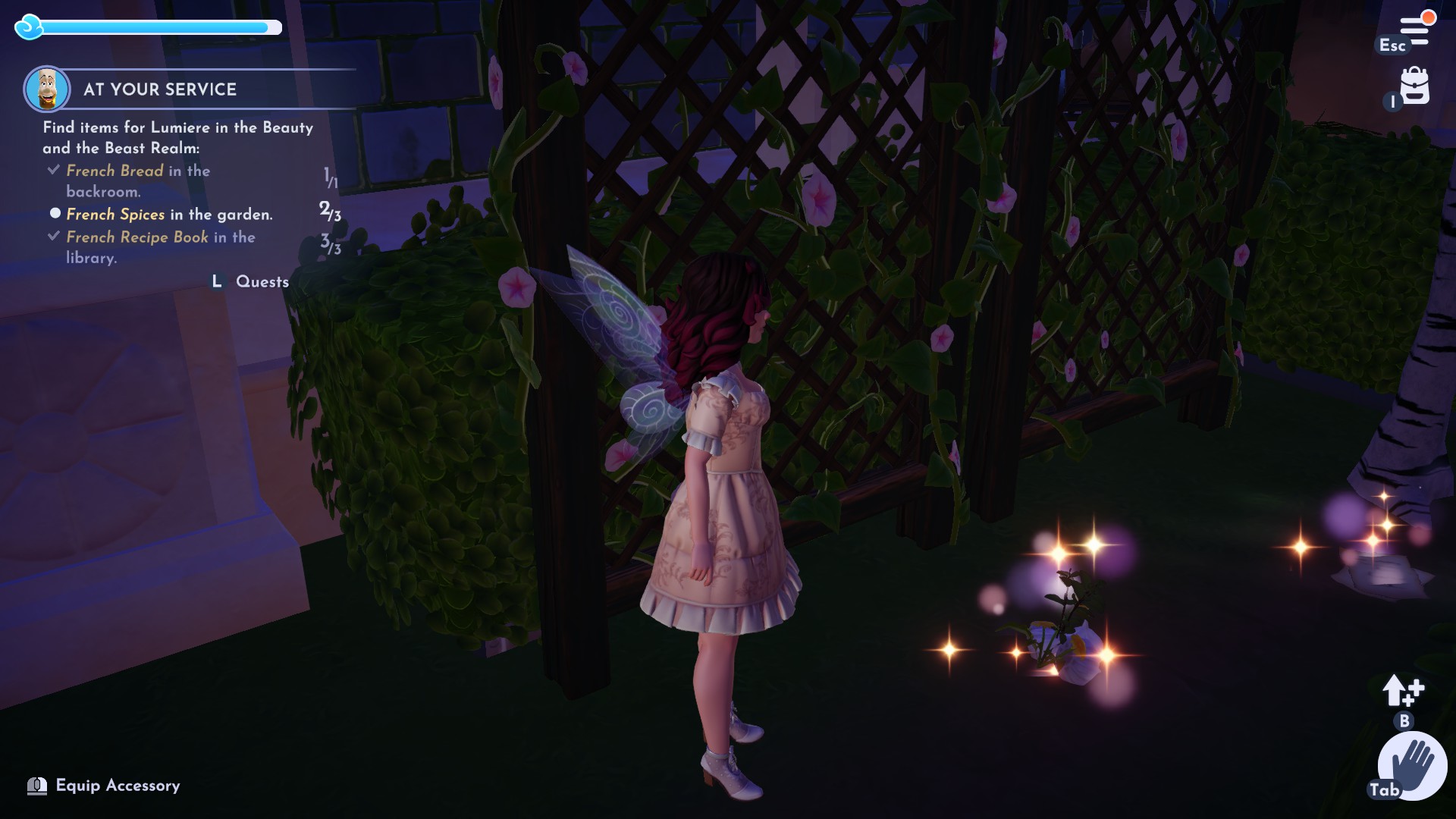Select the French Spices objective bullet
The height and width of the screenshot is (819, 1456).
[55, 214]
